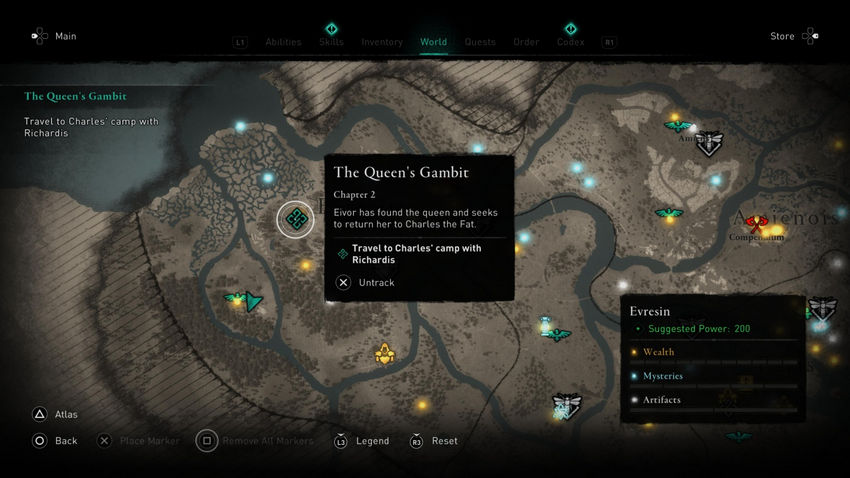Select the tracked quest in the side panel
The width and height of the screenshot is (850, 478).
(76, 97)
